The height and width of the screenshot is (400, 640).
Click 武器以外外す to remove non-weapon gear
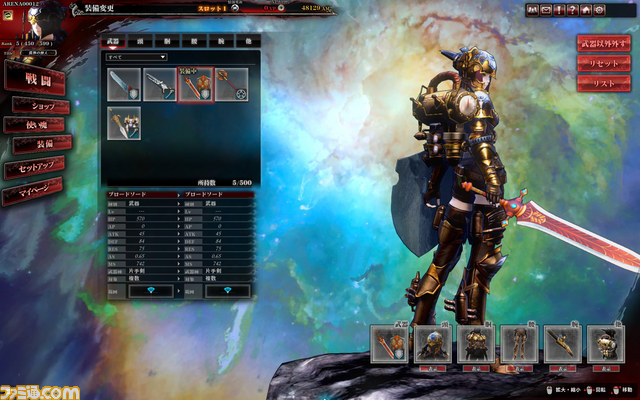point(603,44)
